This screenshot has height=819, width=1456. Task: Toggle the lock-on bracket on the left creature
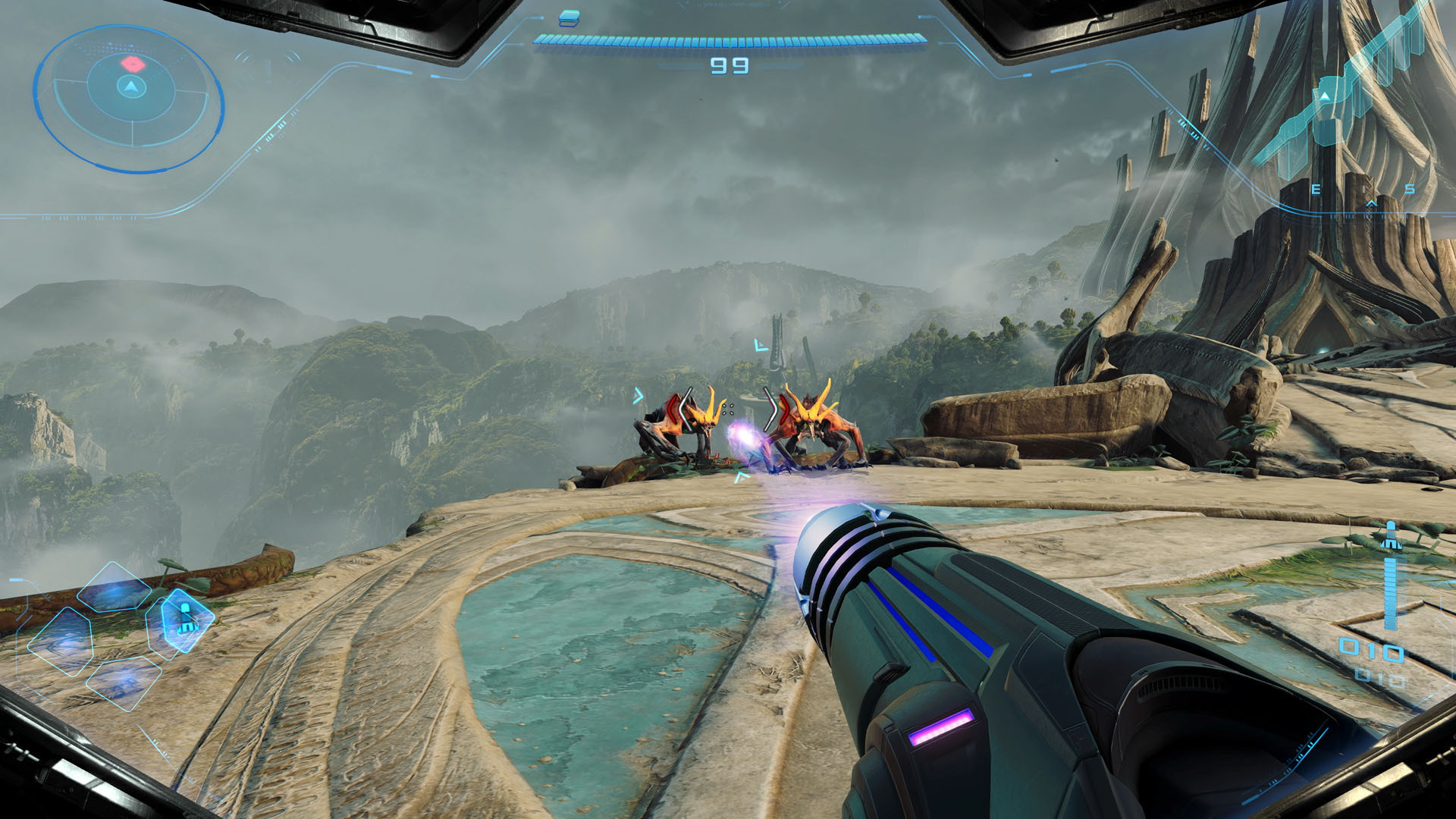pyautogui.click(x=681, y=409)
